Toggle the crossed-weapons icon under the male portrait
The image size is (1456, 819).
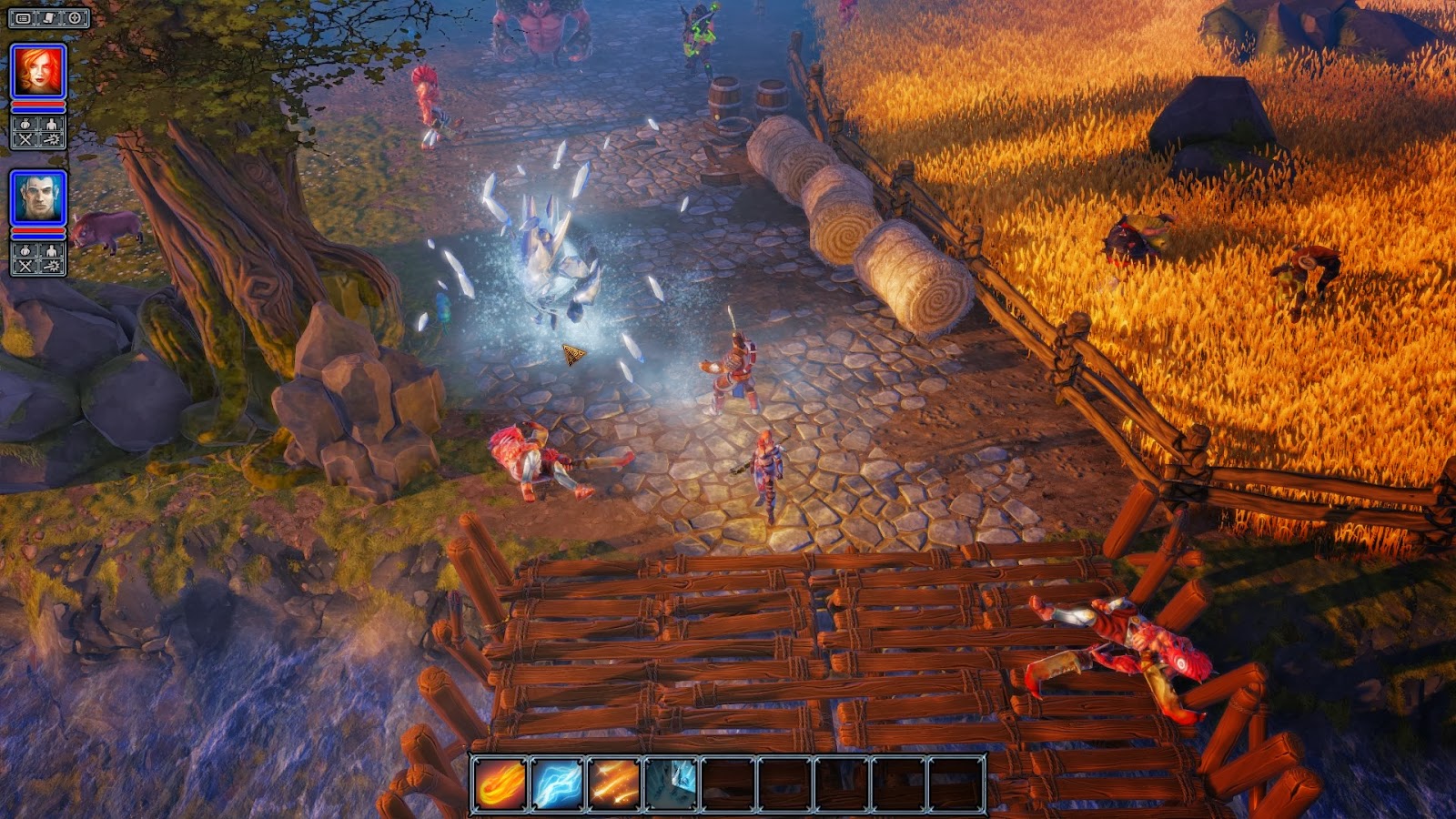(25, 264)
